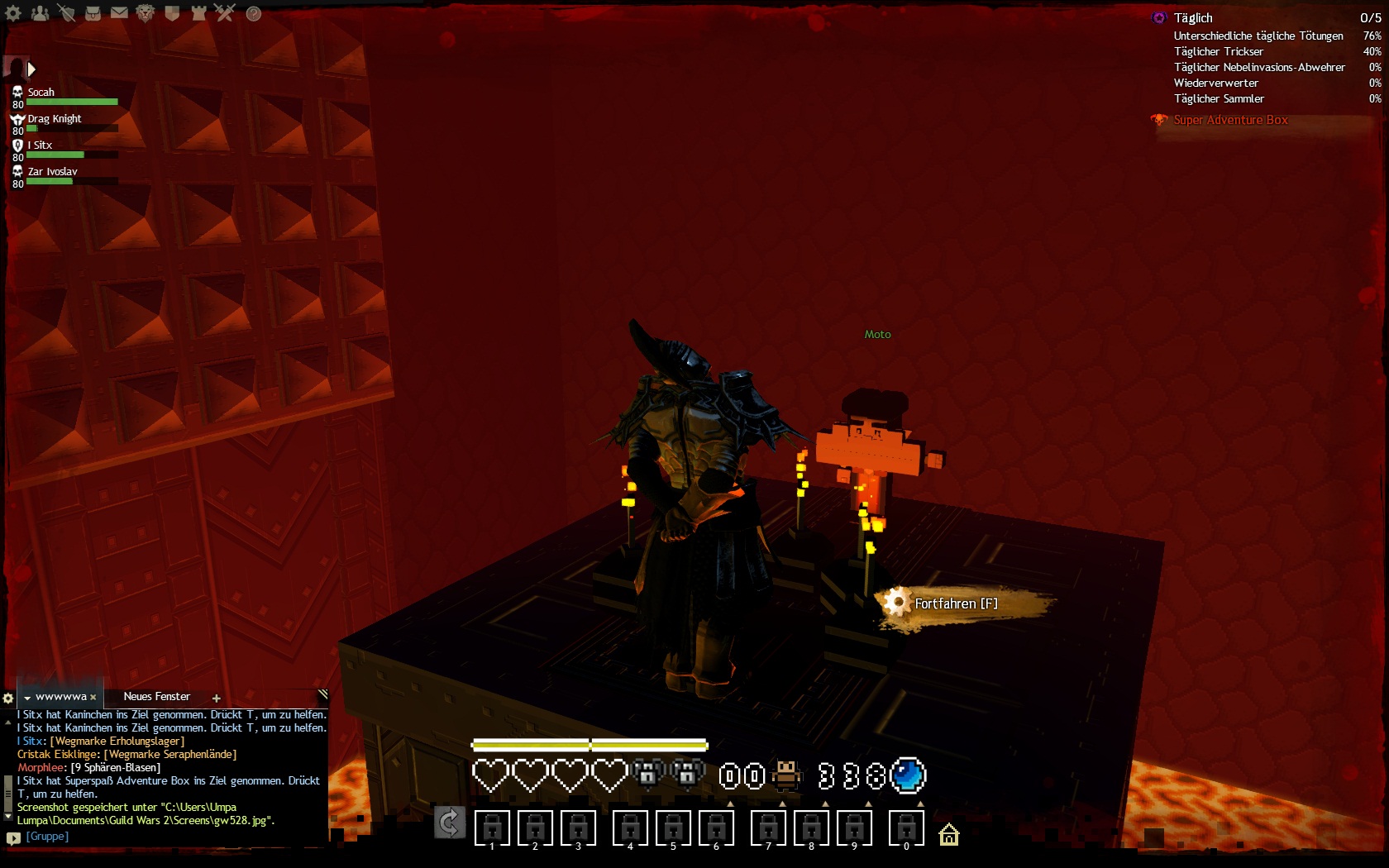Switch to the wwwwwa chat tab
This screenshot has width=1389, height=868.
click(60, 697)
